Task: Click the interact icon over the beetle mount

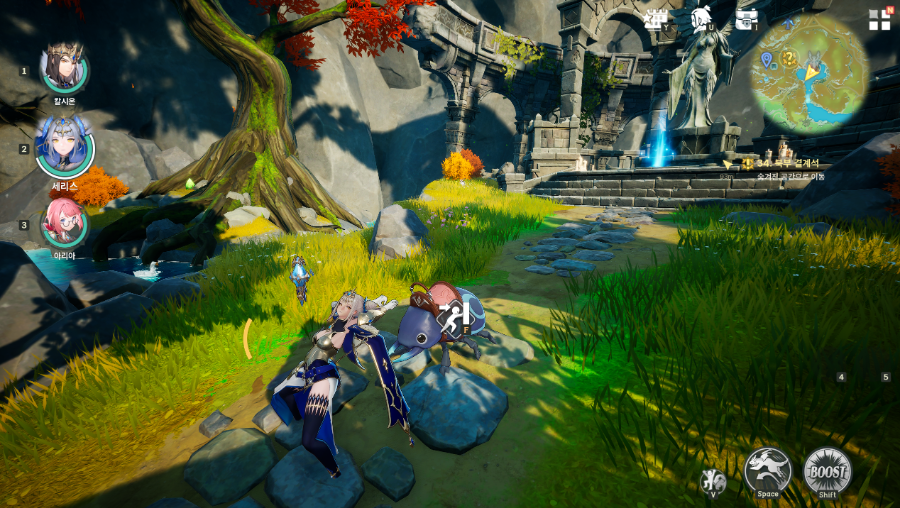Action: coord(453,318)
